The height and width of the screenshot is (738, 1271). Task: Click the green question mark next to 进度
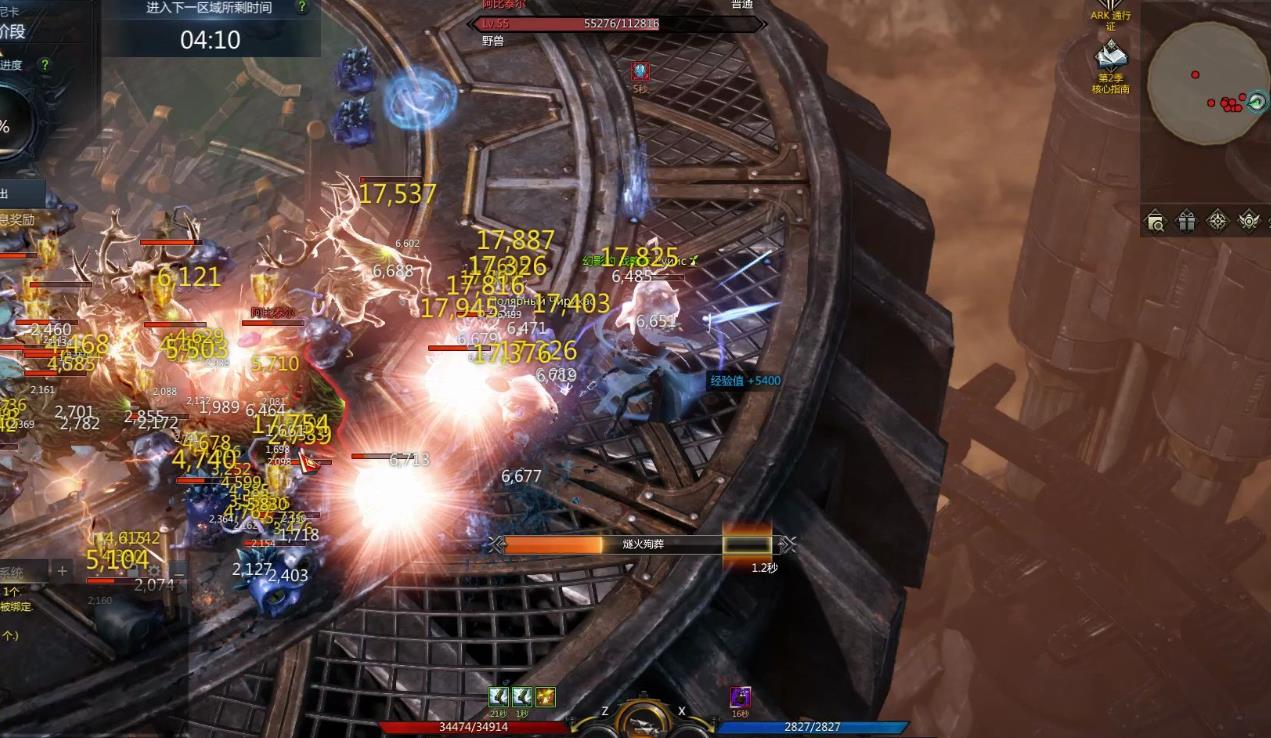click(44, 65)
